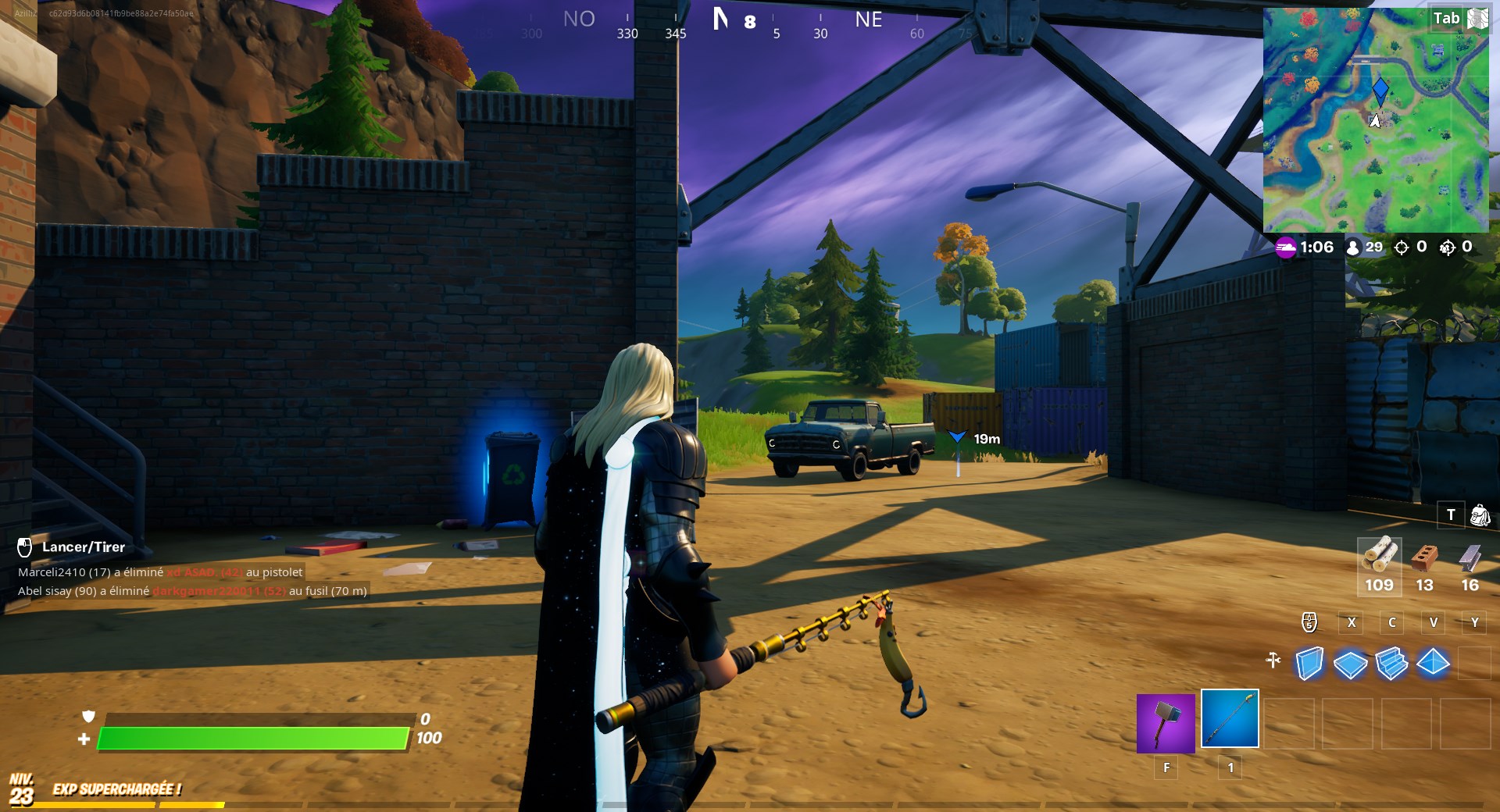Click the shield icon beside the health bars
Screen dimensions: 1500x812
(x=88, y=717)
